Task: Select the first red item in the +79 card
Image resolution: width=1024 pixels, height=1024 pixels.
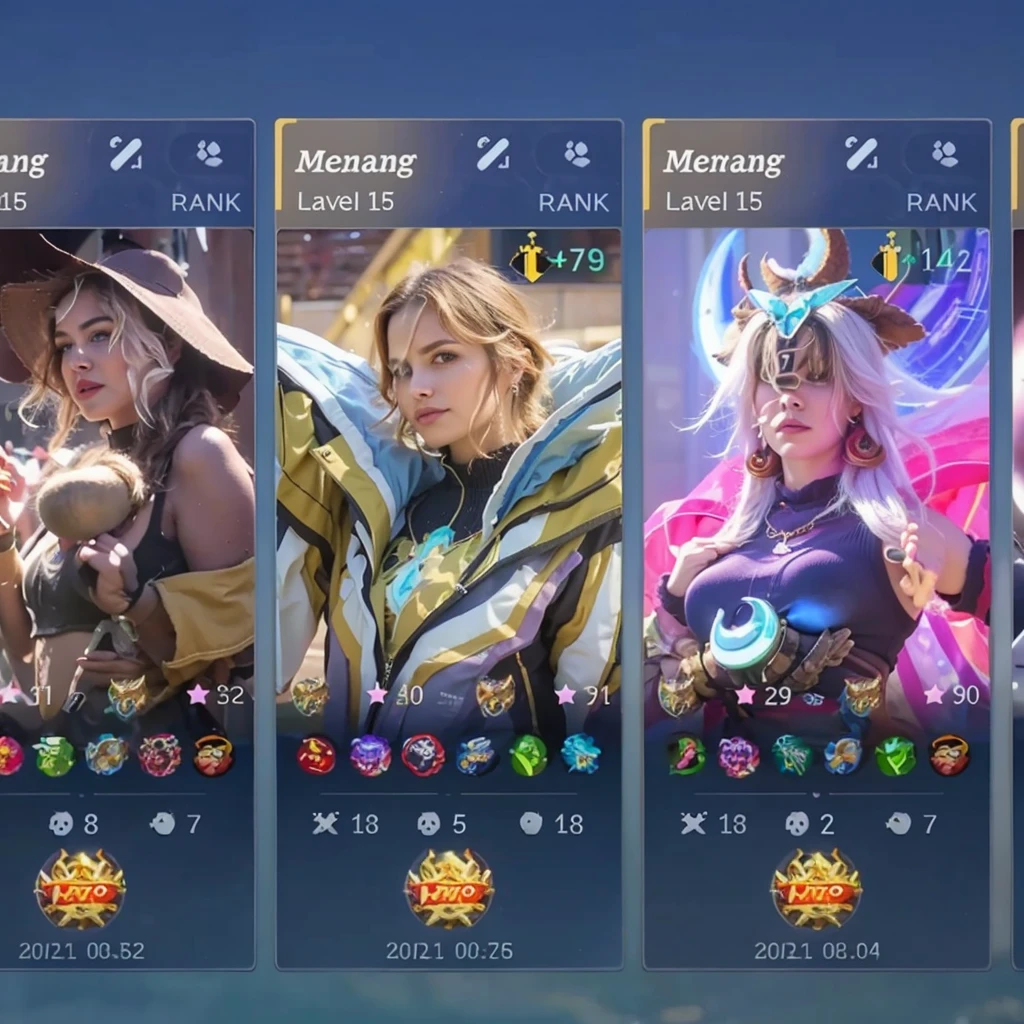Action: coord(316,755)
